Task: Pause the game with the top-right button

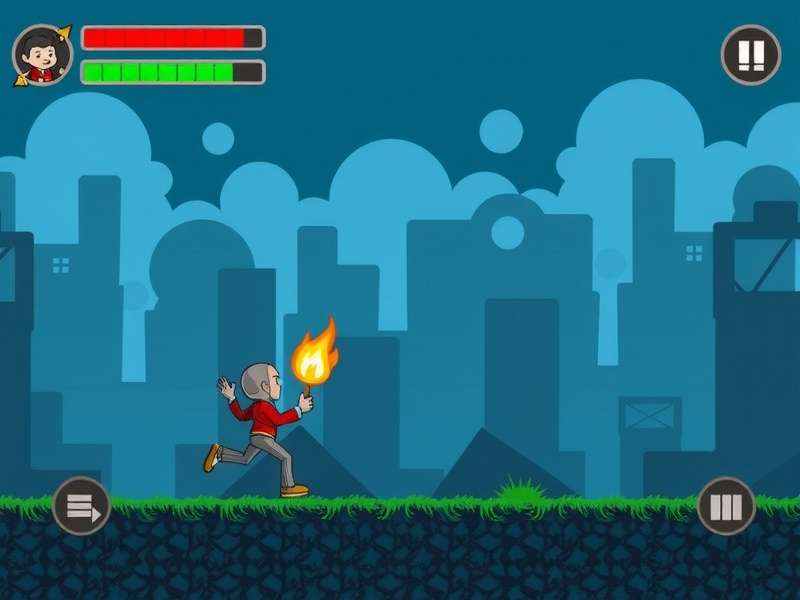Action: [750, 54]
